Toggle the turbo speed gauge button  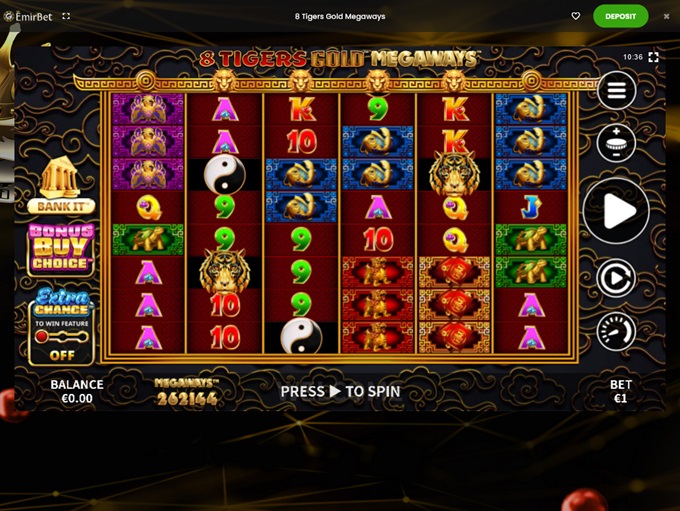click(x=616, y=331)
